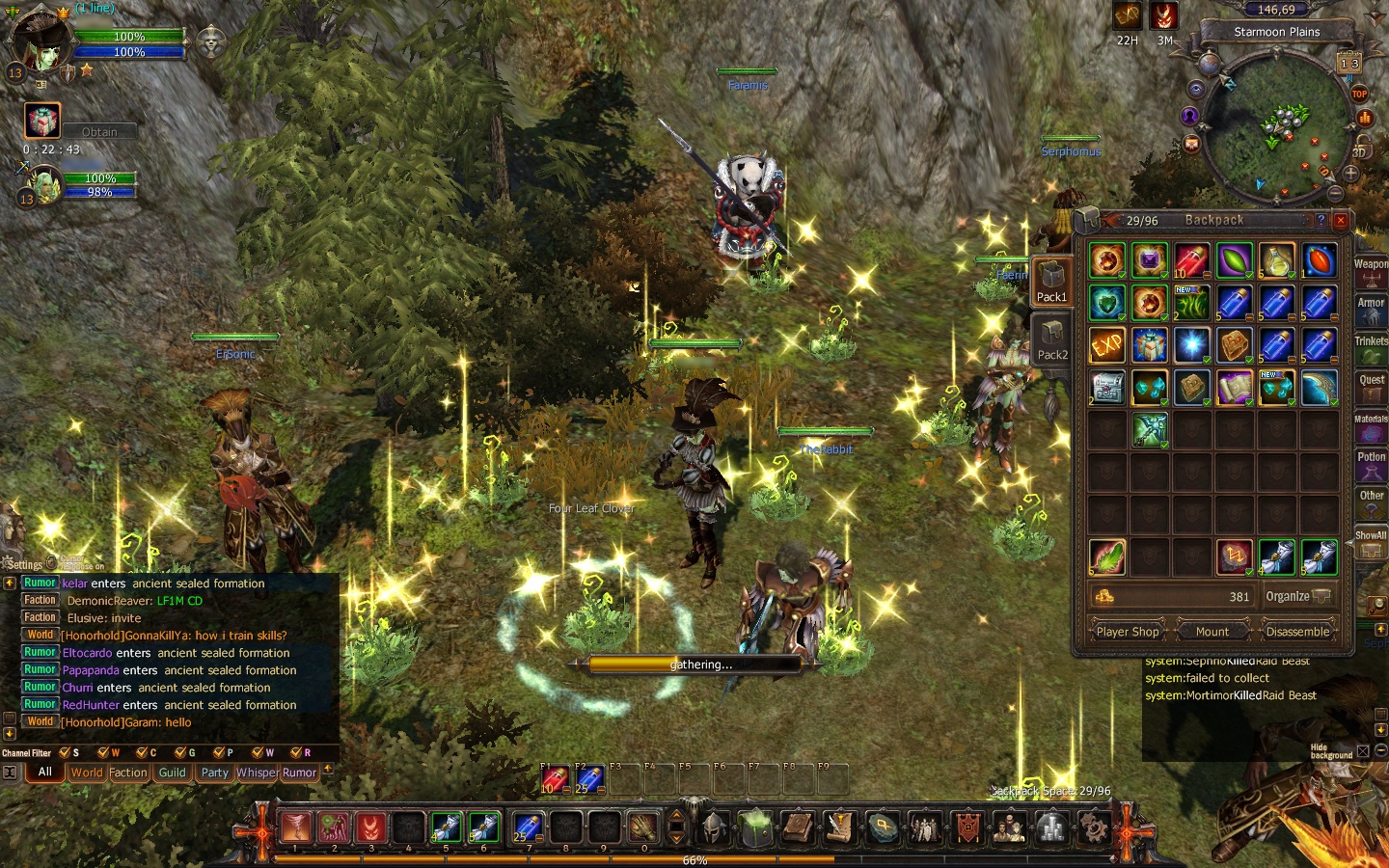Image resolution: width=1389 pixels, height=868 pixels.
Task: Open the Disassemble option
Action: [1297, 632]
